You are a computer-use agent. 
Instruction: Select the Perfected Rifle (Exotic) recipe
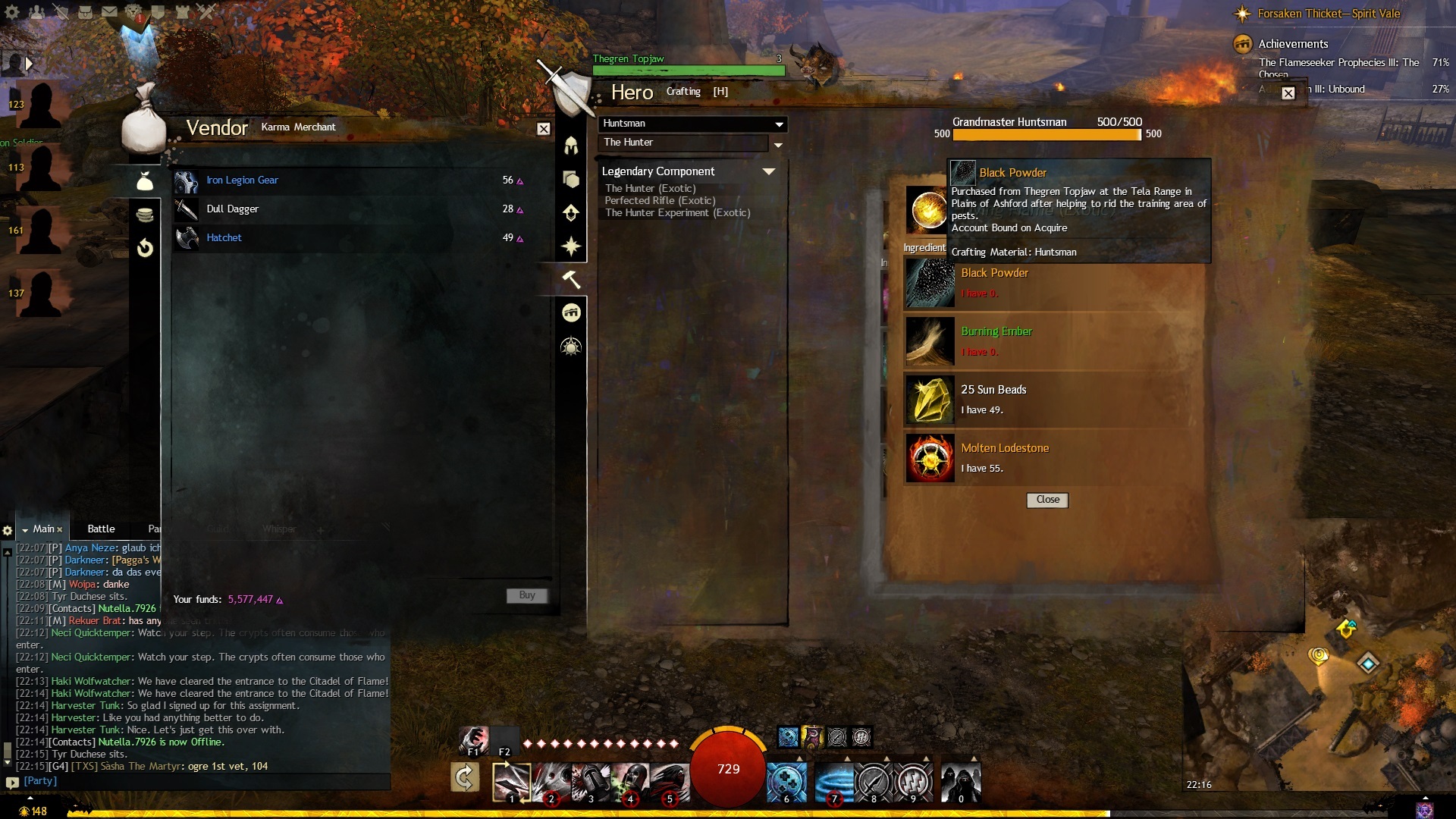tap(660, 201)
